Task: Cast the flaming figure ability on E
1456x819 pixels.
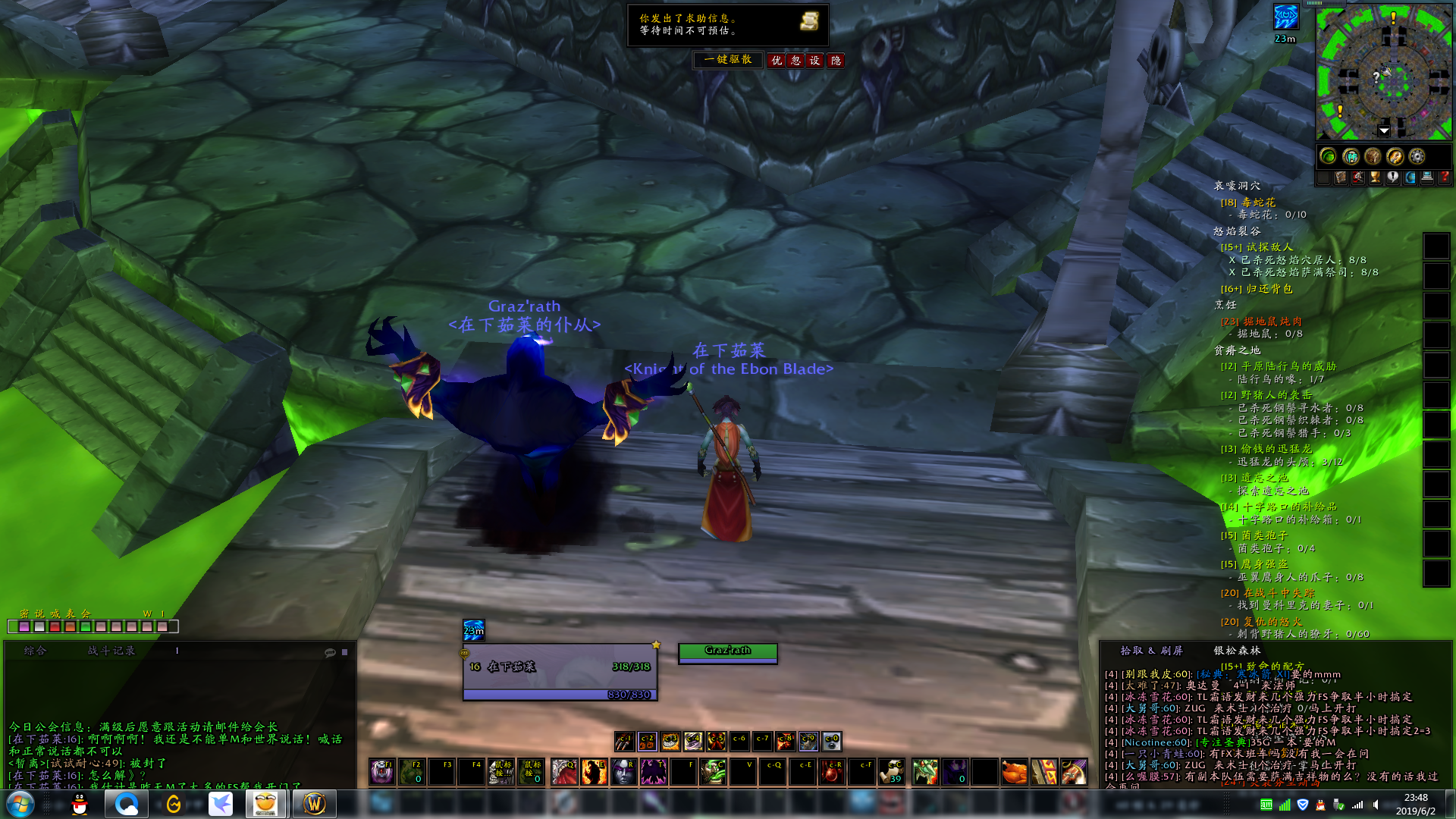Action: (594, 772)
